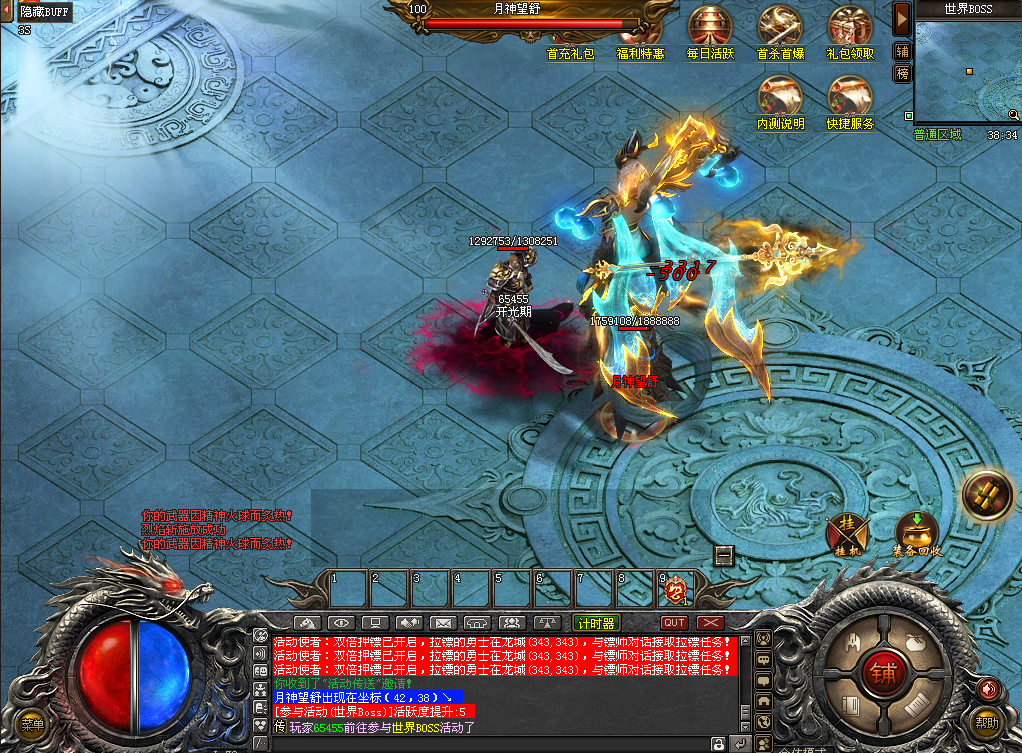1022x753 pixels.
Task: Open the 每日活跃 daily activity panel
Action: [x=710, y=27]
